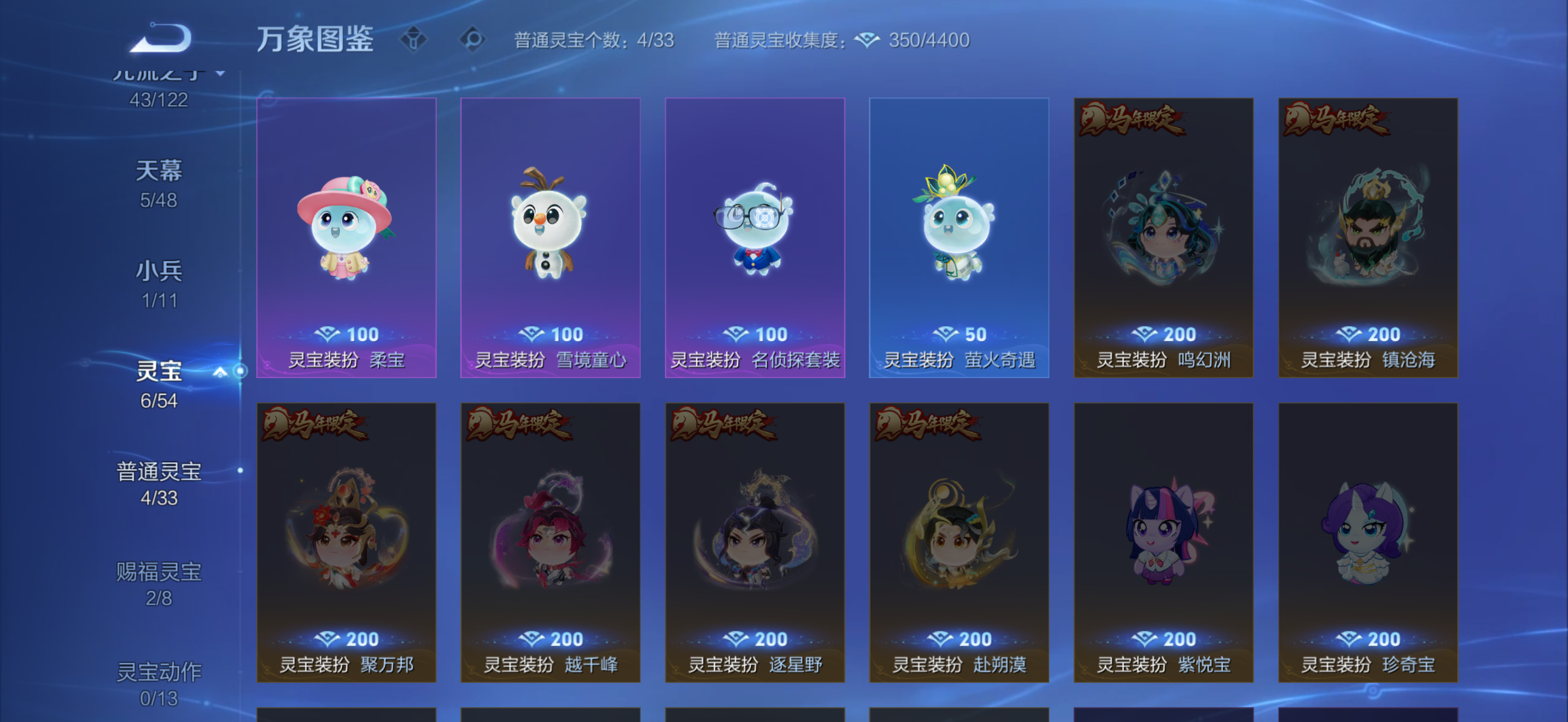Image resolution: width=1568 pixels, height=722 pixels.
Task: Click the gem icon showing 50 on 萤火奇遇
Action: pyautogui.click(x=945, y=334)
